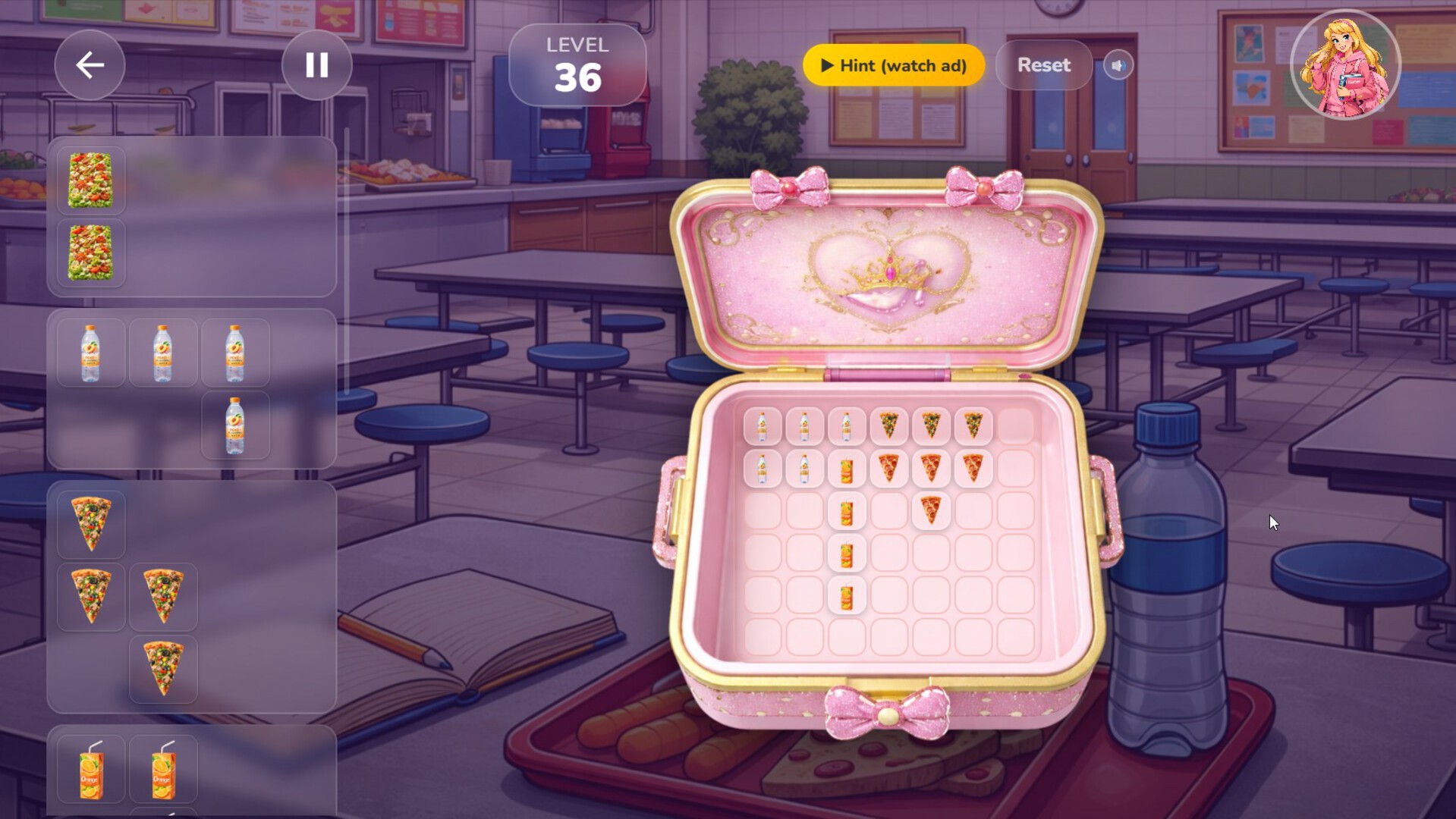Pick the first water bottle piece
Screen dimensions: 1456x819
click(x=90, y=351)
